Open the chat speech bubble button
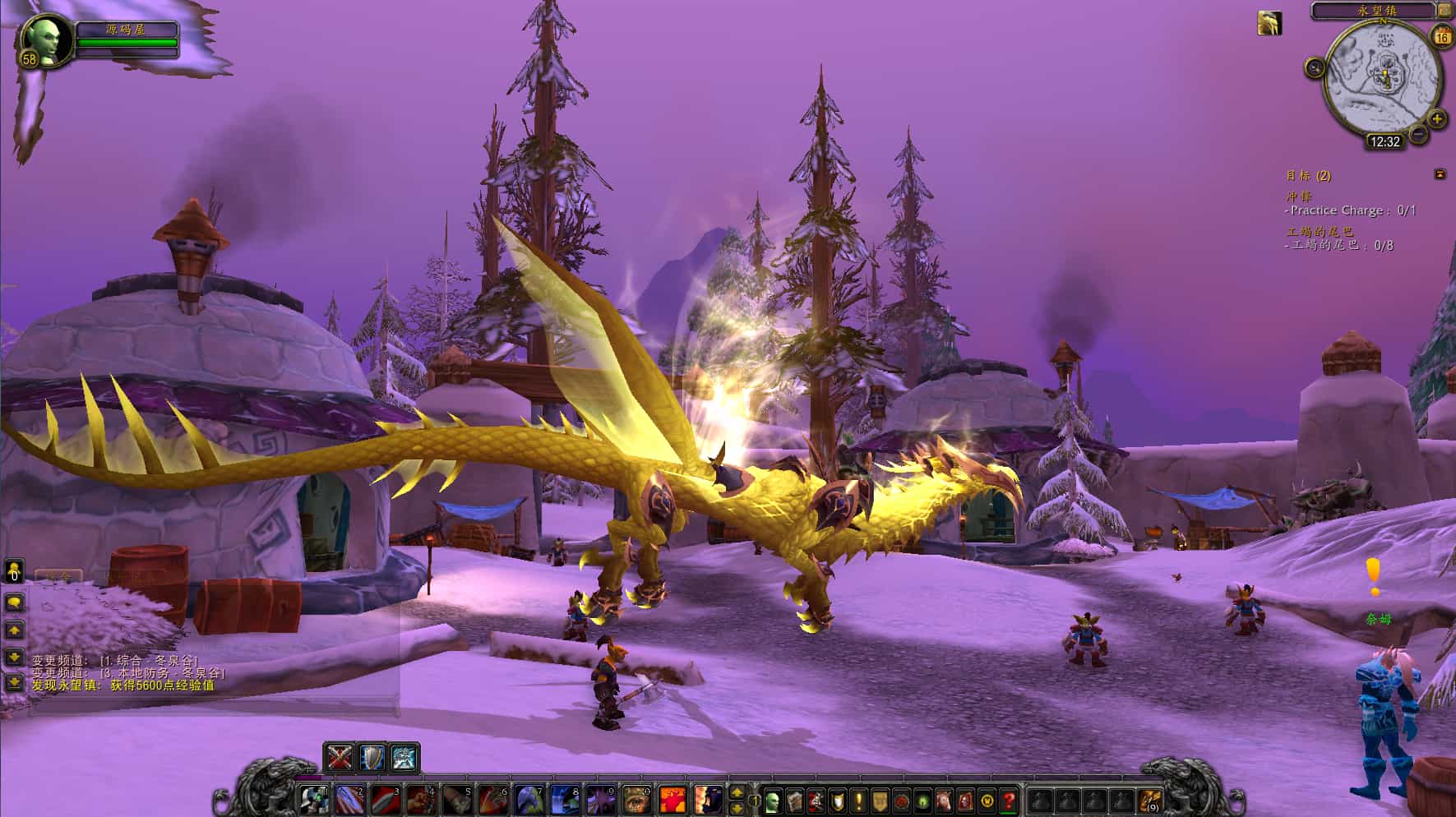Viewport: 1456px width, 817px height. pyautogui.click(x=14, y=602)
